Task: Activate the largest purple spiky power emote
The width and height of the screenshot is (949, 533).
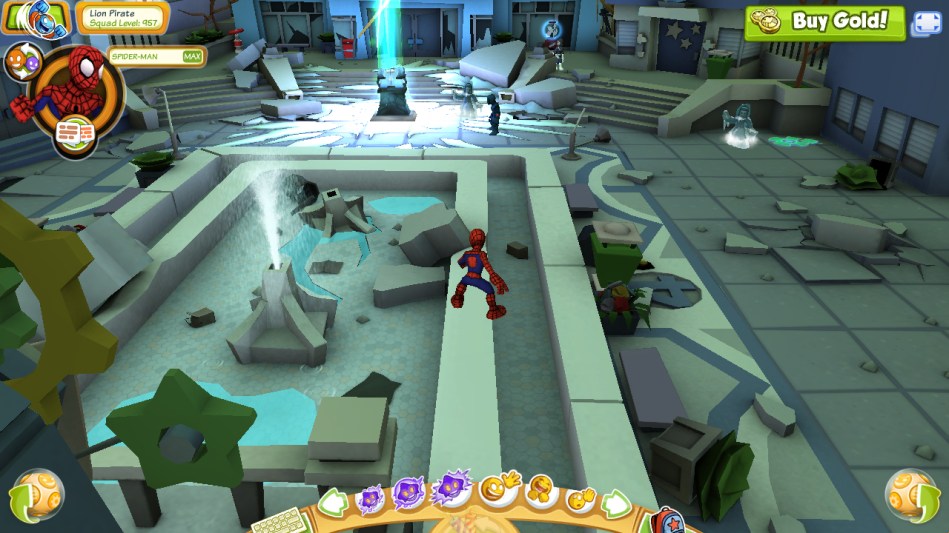Action: tap(452, 489)
